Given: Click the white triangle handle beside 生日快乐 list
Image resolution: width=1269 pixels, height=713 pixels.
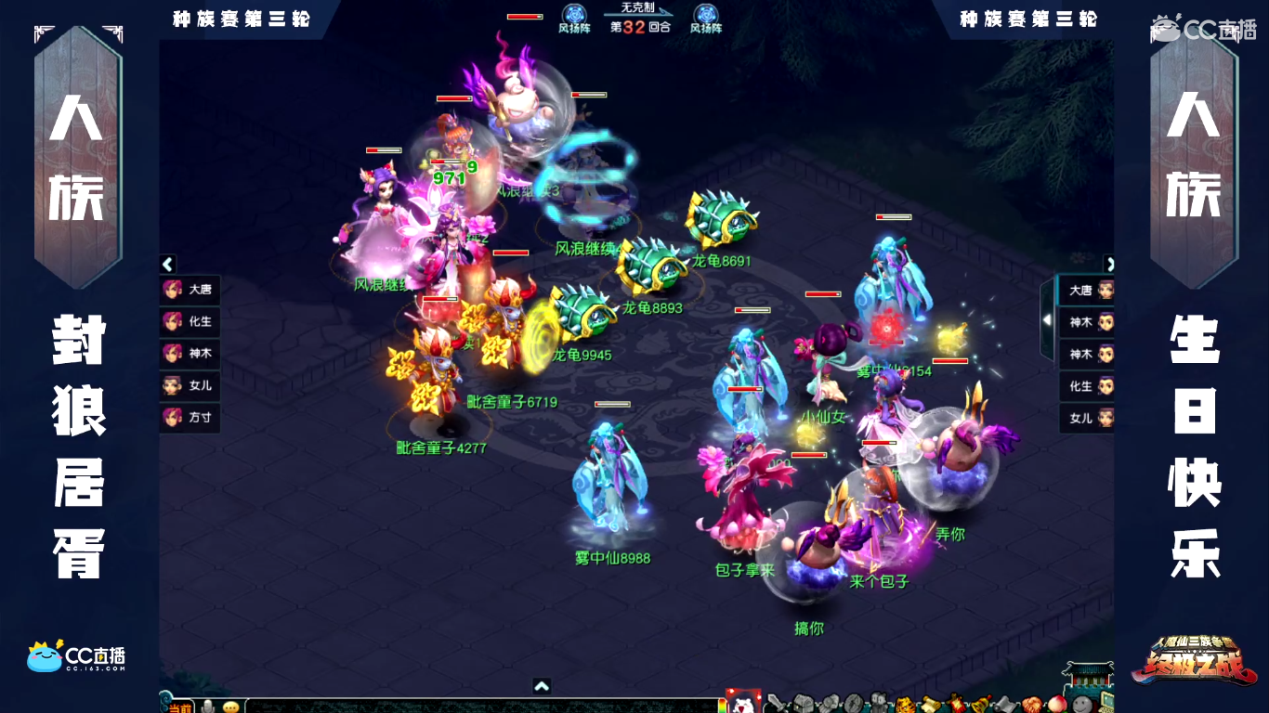Looking at the screenshot, I should tap(1047, 320).
